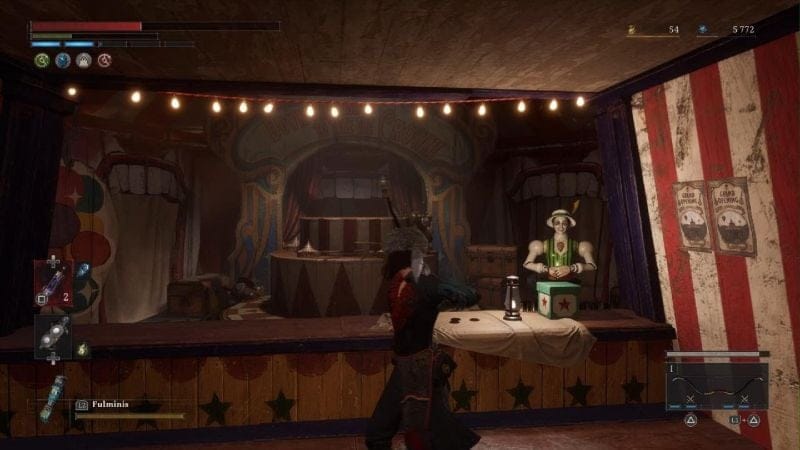The image size is (800, 450).
Task: Click the green status icon under the bars
Action: (42, 60)
